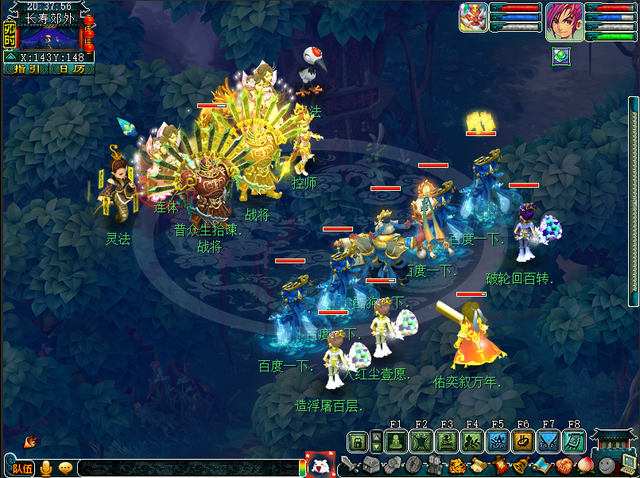The width and height of the screenshot is (640, 478).
Task: Open the computer system settings icon
Action: [628, 465]
